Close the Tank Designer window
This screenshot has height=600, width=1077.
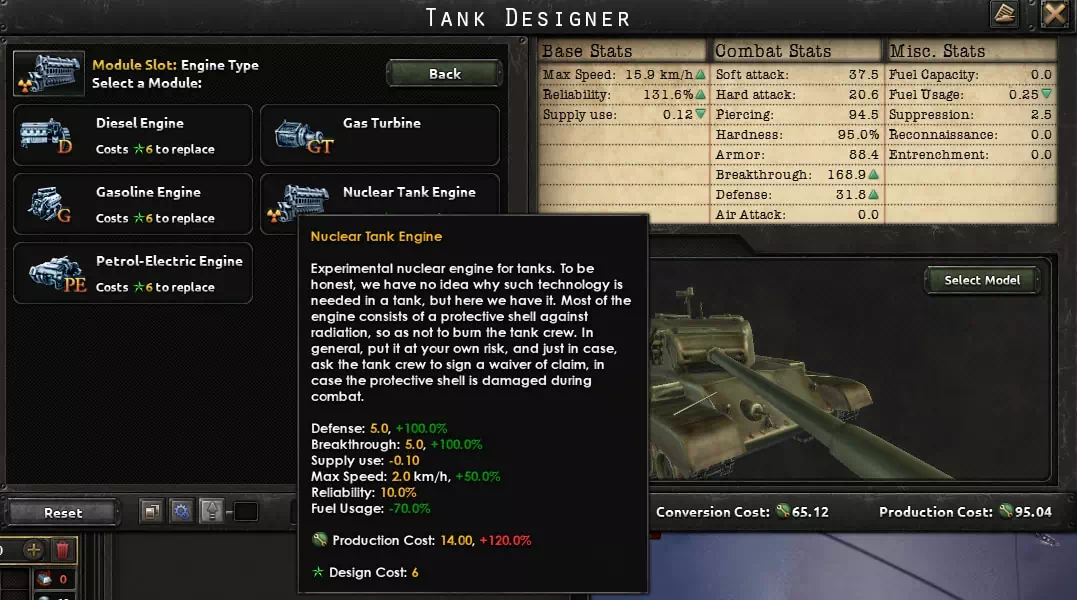click(x=1054, y=14)
